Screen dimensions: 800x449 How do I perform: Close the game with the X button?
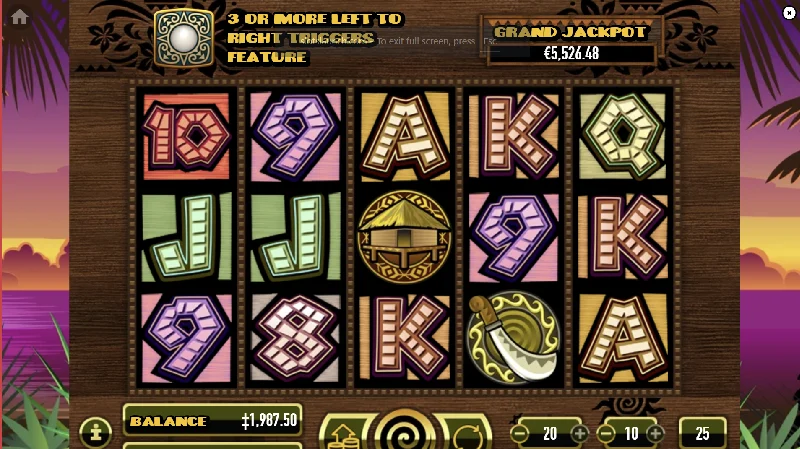coord(788,12)
